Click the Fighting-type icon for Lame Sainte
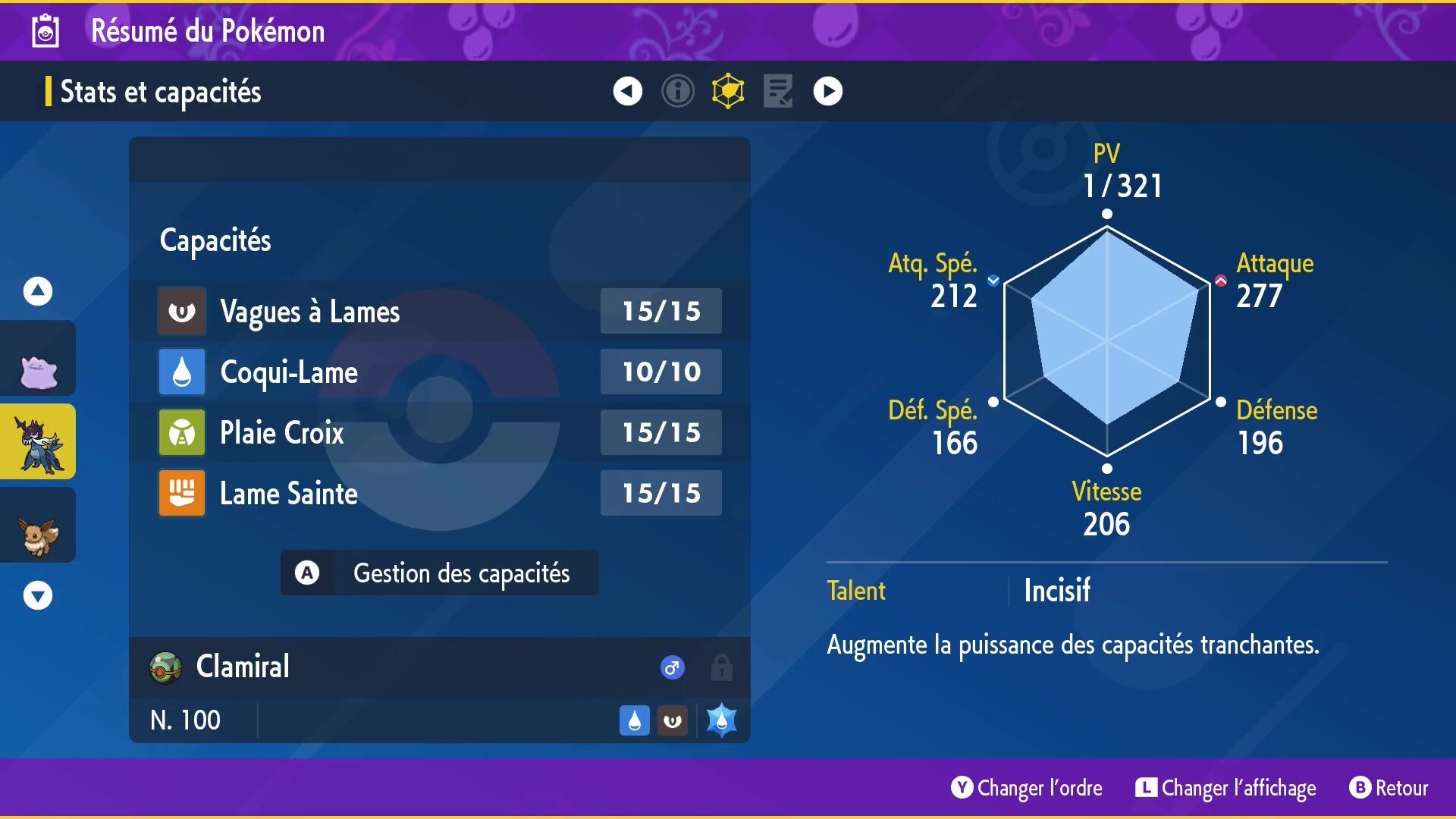Image resolution: width=1456 pixels, height=819 pixels. tap(182, 493)
